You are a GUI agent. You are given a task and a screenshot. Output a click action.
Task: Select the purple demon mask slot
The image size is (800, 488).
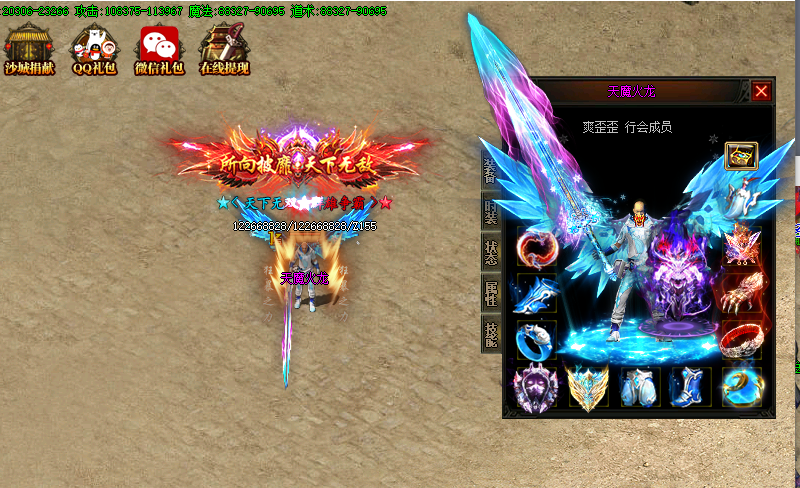click(534, 387)
